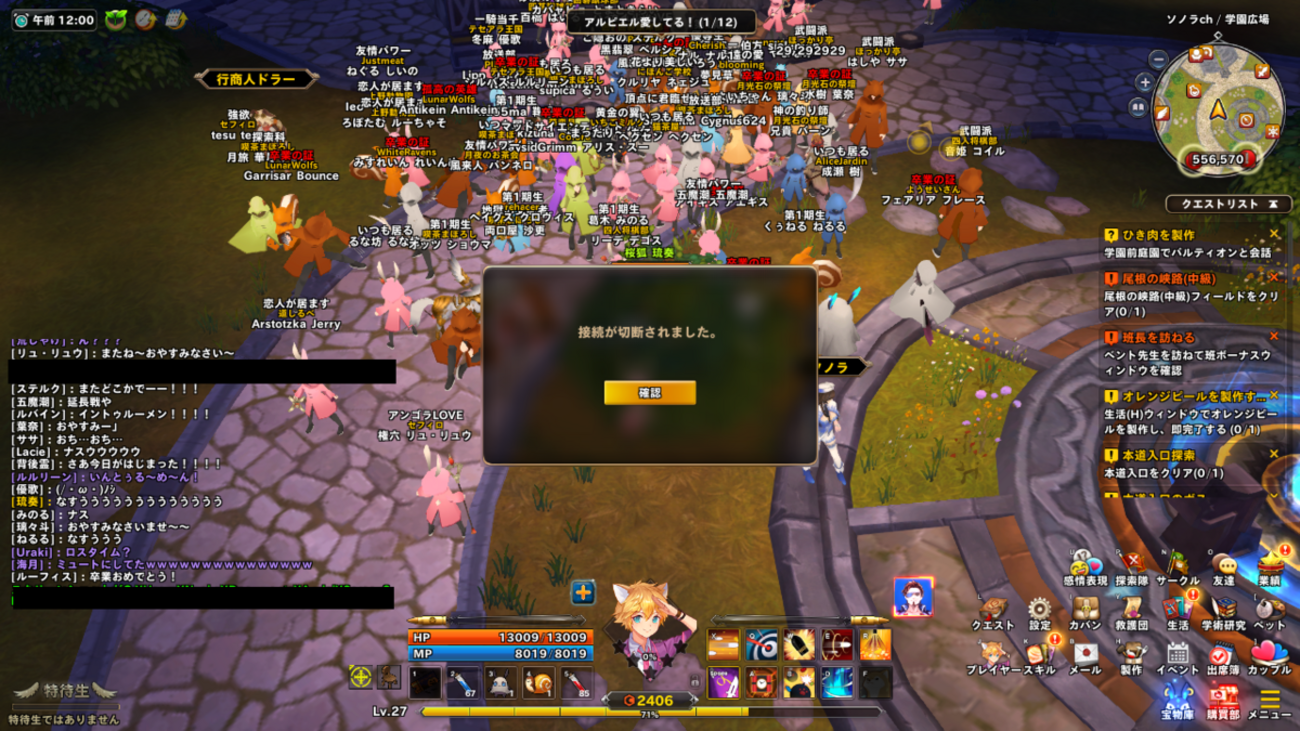Image resolution: width=1300 pixels, height=731 pixels.
Task: Open the メール mailbox
Action: point(1086,654)
